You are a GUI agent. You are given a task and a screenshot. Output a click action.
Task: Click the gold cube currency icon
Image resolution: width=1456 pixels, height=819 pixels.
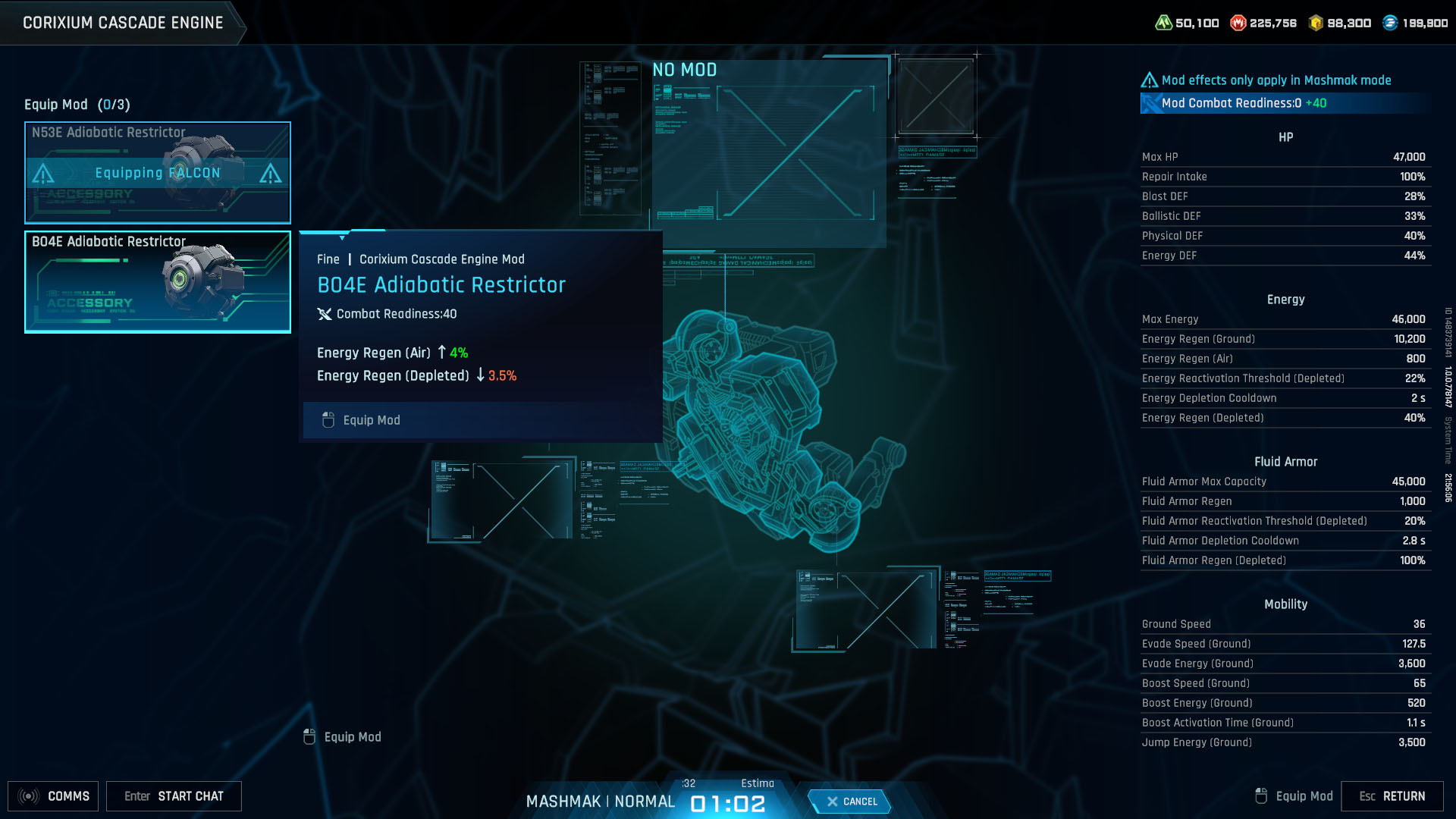pyautogui.click(x=1317, y=22)
